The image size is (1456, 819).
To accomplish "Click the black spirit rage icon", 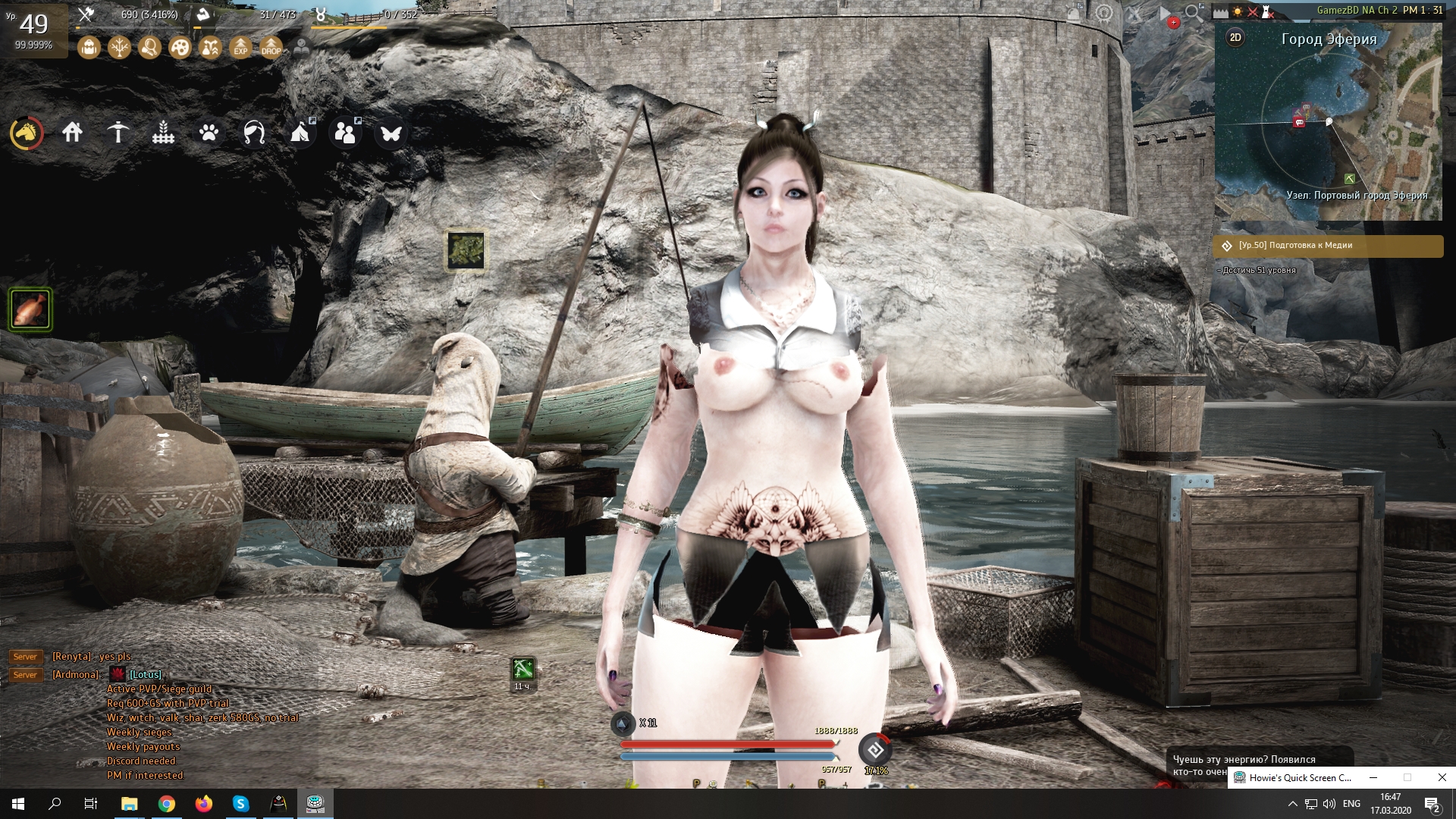I will click(875, 750).
